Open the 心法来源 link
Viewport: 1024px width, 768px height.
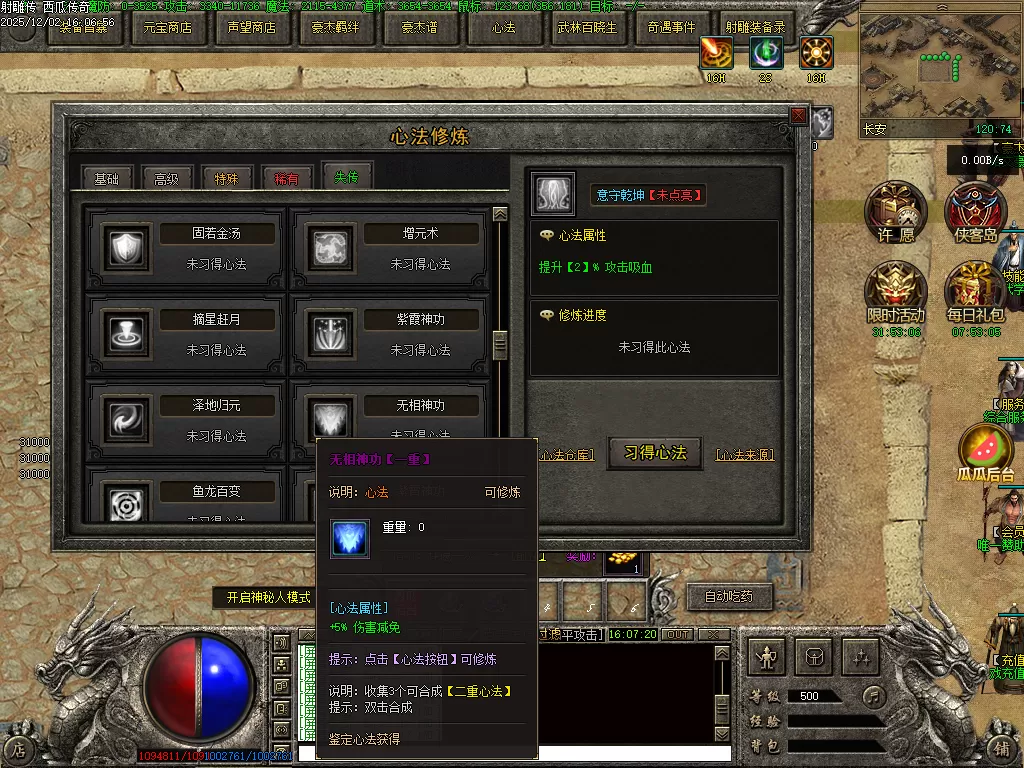745,455
